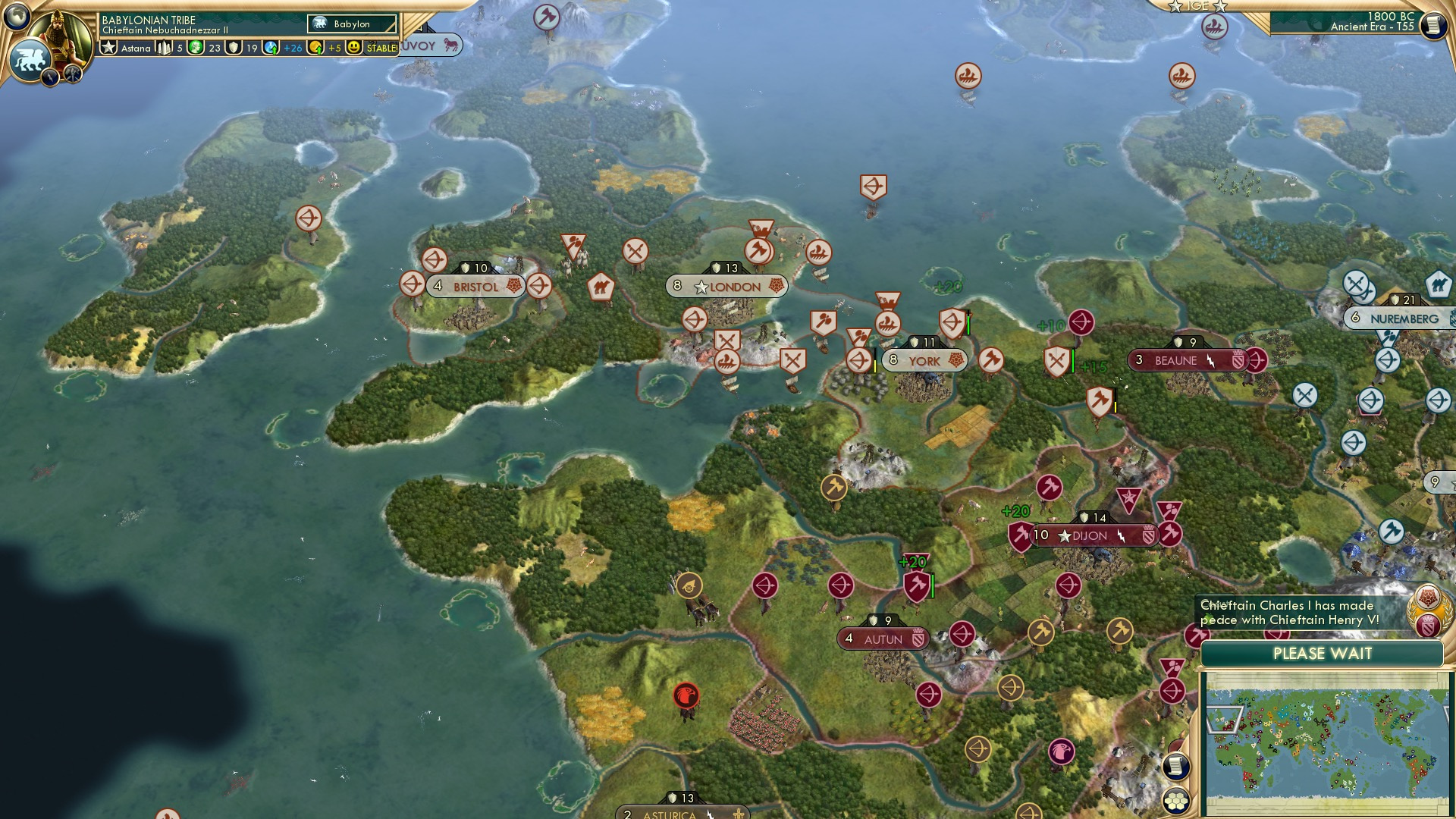1456x819 pixels.
Task: Click the happiness smiley icon in the status bar
Action: 352,46
